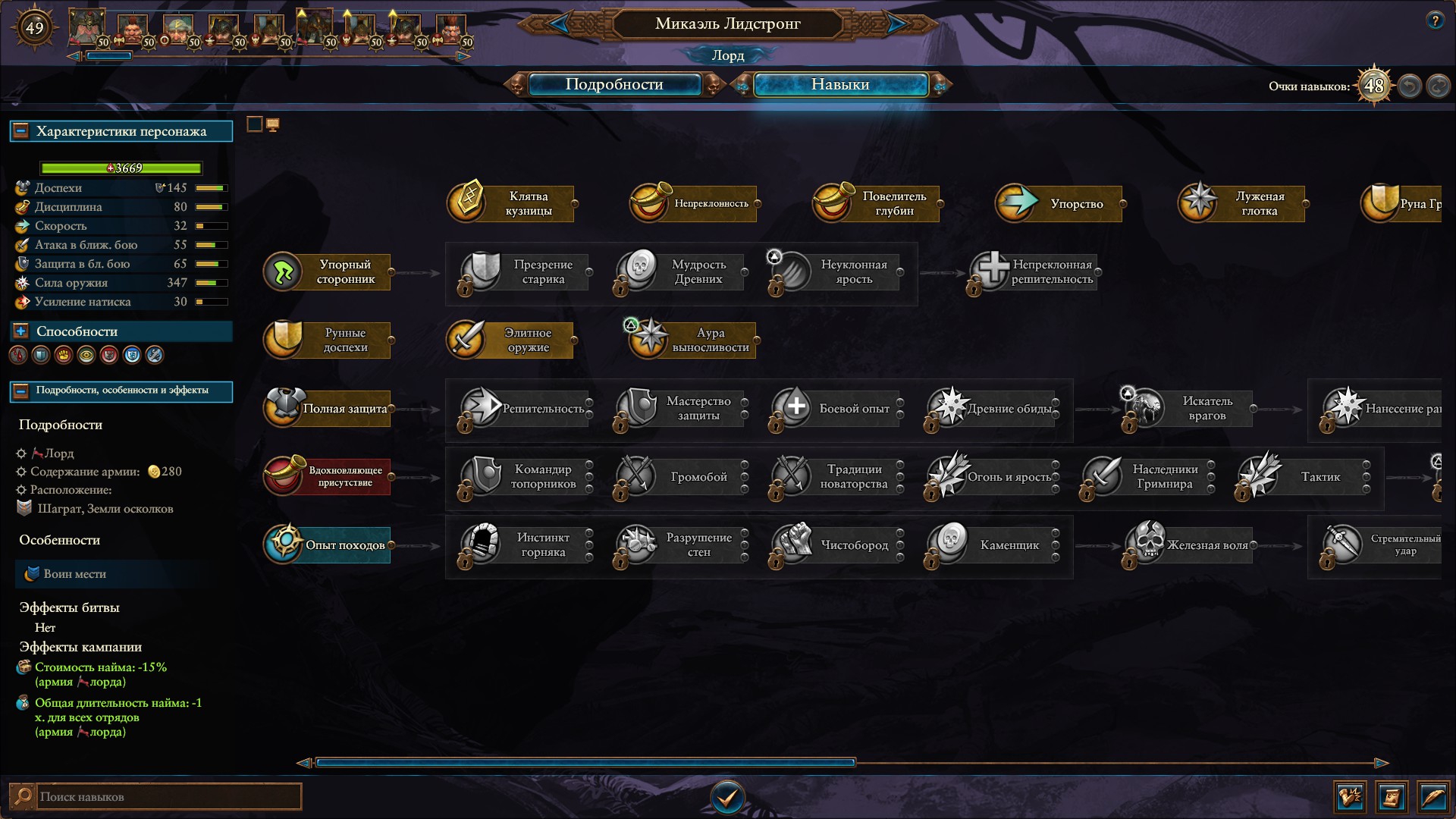Pick the Упорный сторонник skill
1456x819 pixels.
click(328, 271)
